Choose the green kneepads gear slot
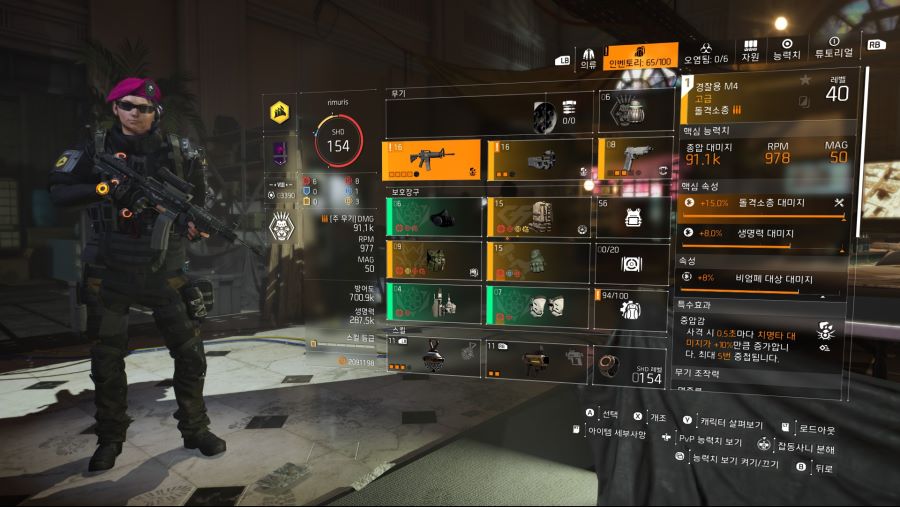Image resolution: width=900 pixels, height=507 pixels. tap(538, 306)
